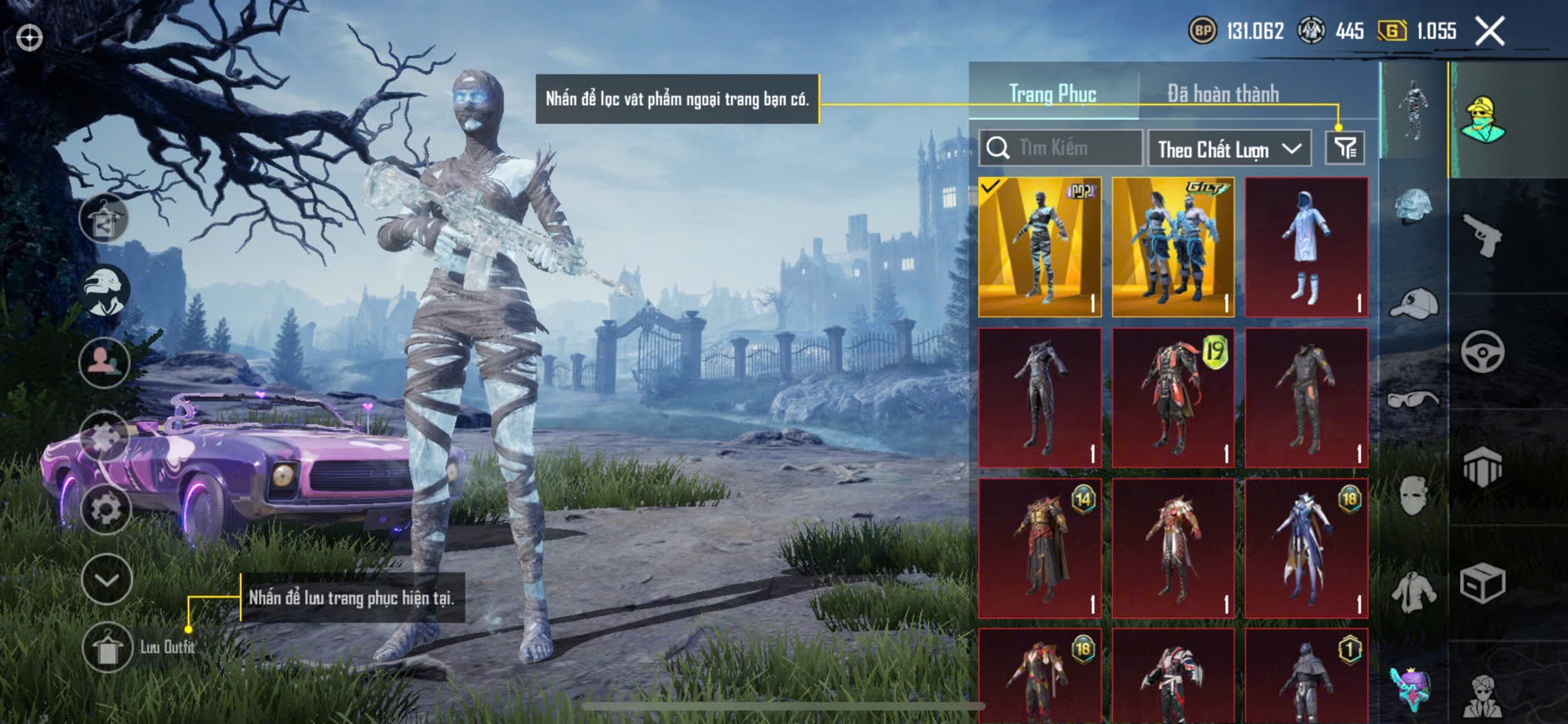
Task: Click the Tìm Kiếm search field
Action: (x=1061, y=148)
